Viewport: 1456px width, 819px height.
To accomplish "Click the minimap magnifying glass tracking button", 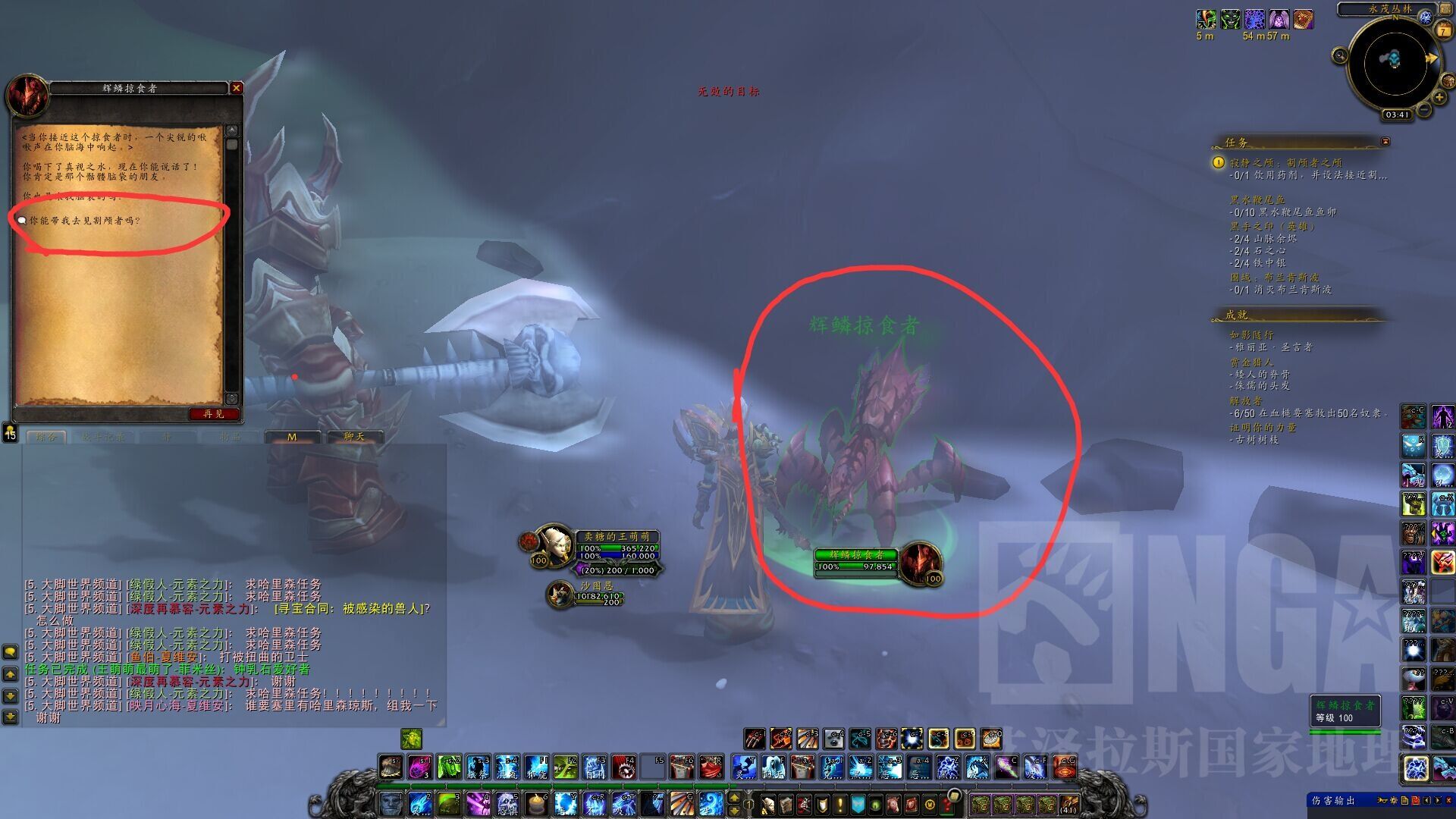I will pos(1340,55).
